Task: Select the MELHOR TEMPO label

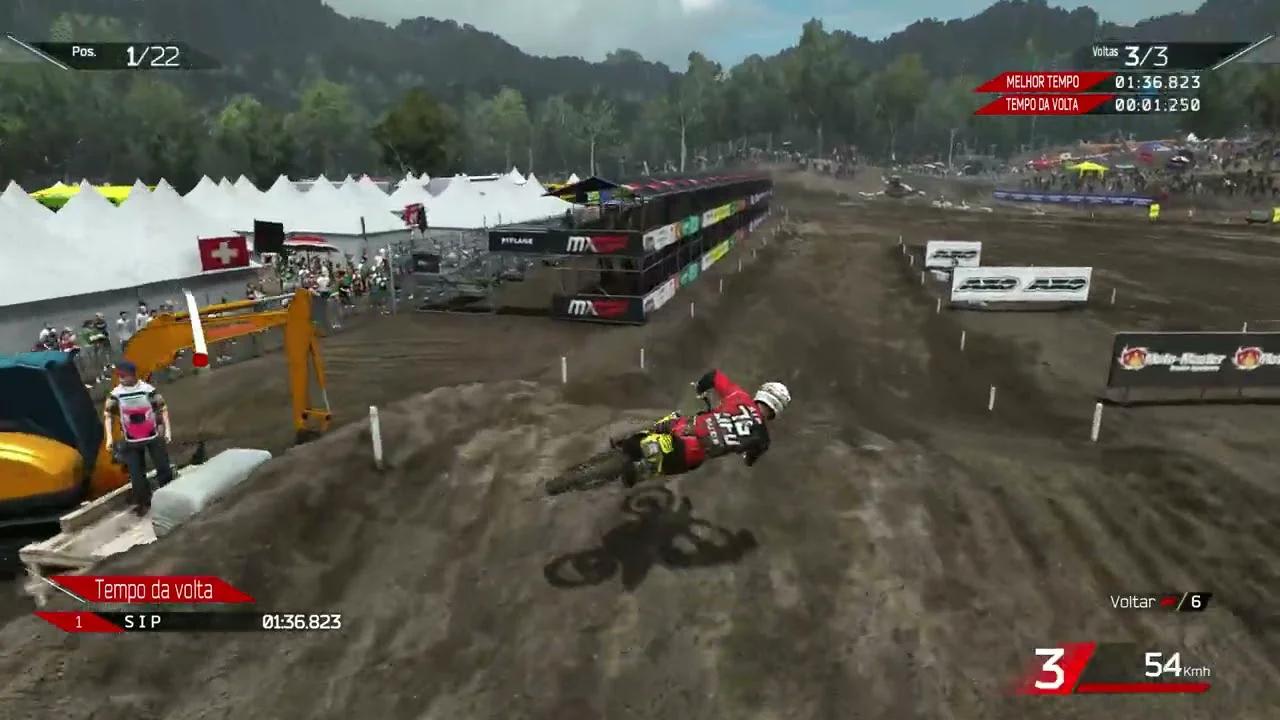Action: 1045,82
